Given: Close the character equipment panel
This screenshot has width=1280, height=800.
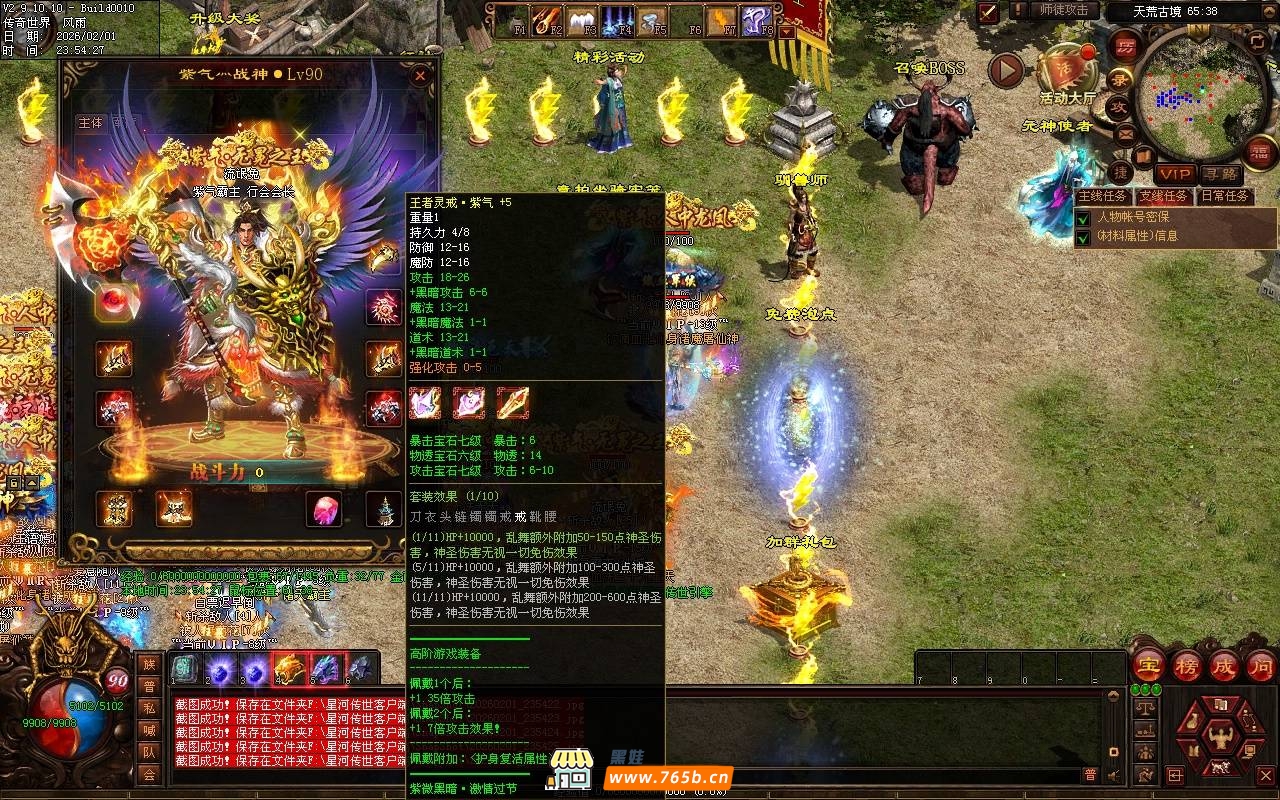Looking at the screenshot, I should pyautogui.click(x=420, y=75).
